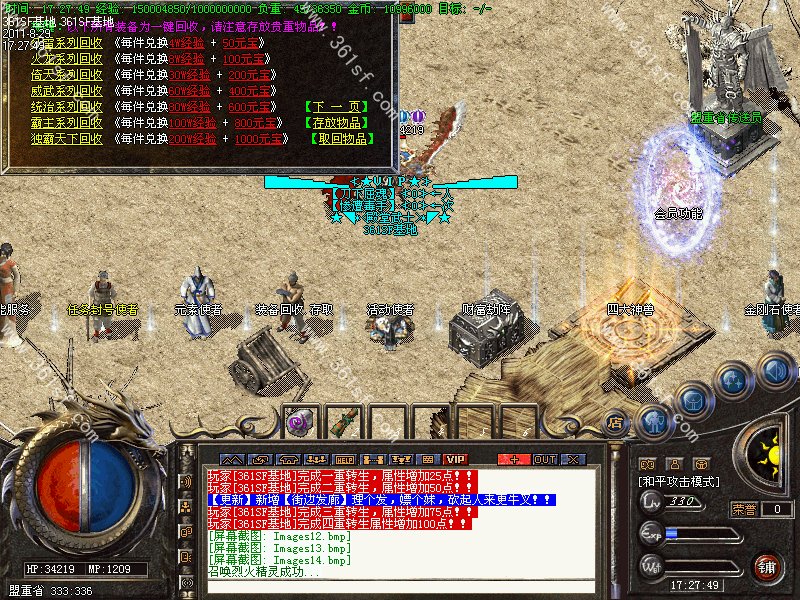Image resolution: width=800 pixels, height=600 pixels.
Task: Open the bag box round button
Action: 693,401
